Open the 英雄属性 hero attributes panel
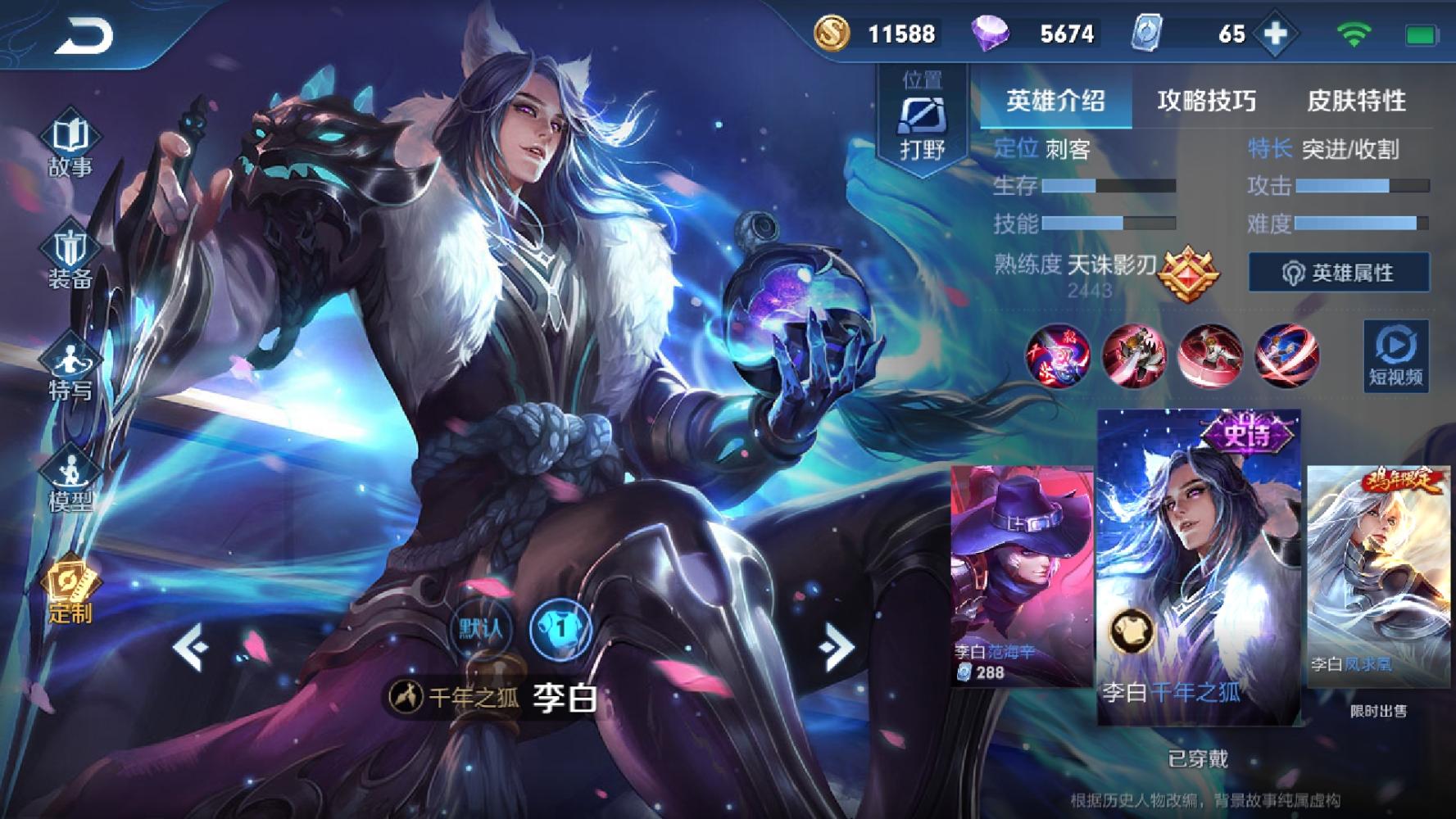1456x819 pixels. click(x=1339, y=273)
